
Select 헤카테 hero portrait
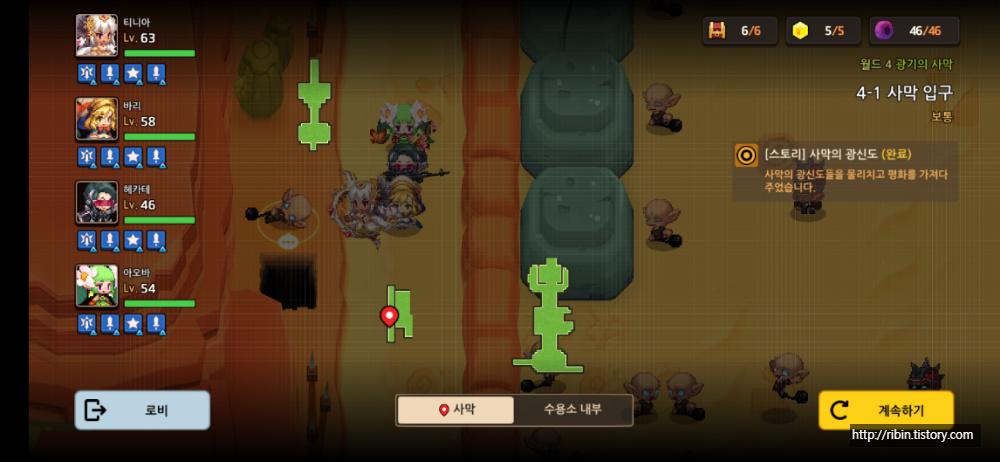[97, 203]
